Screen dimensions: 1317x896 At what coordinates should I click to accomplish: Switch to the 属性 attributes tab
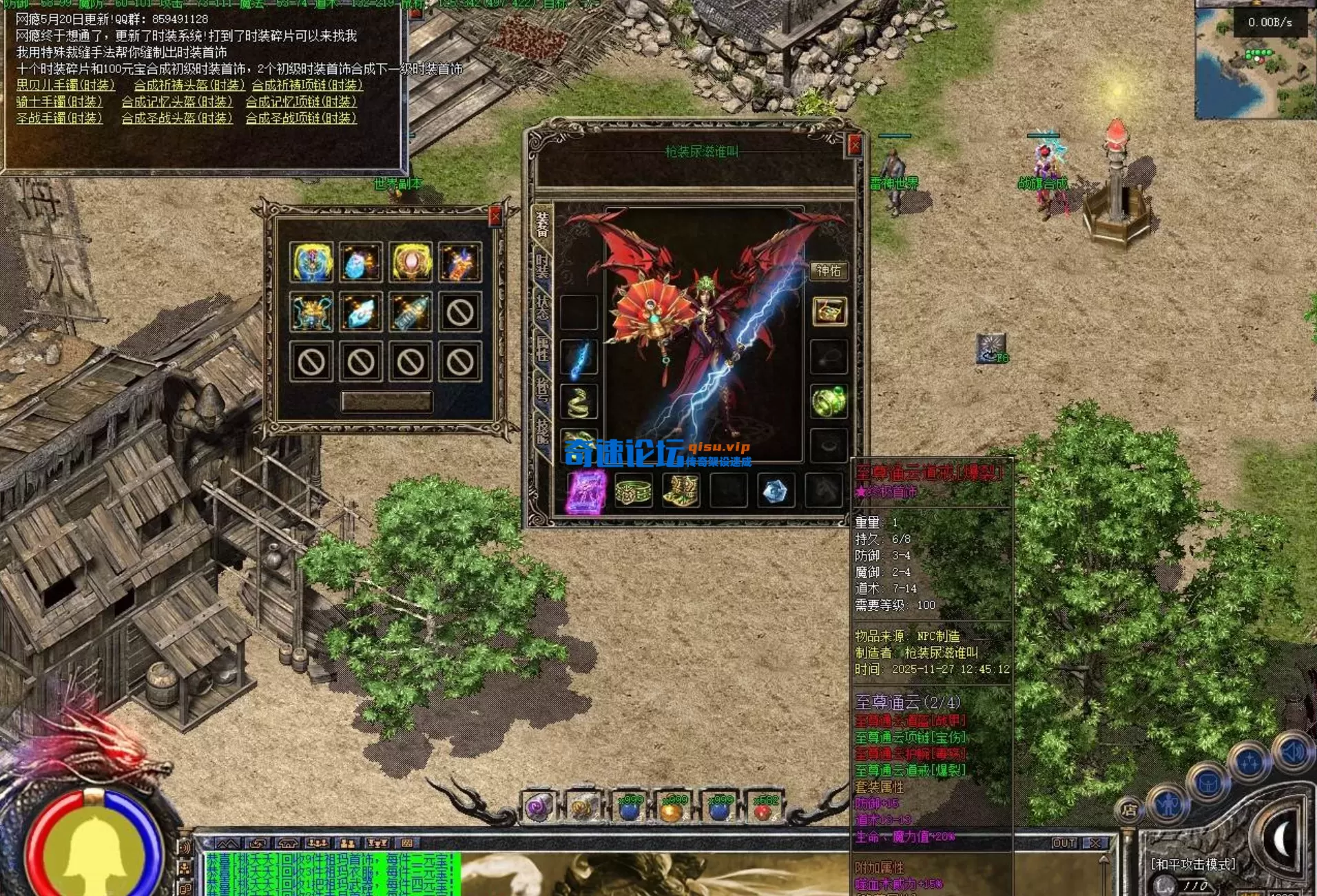(542, 349)
